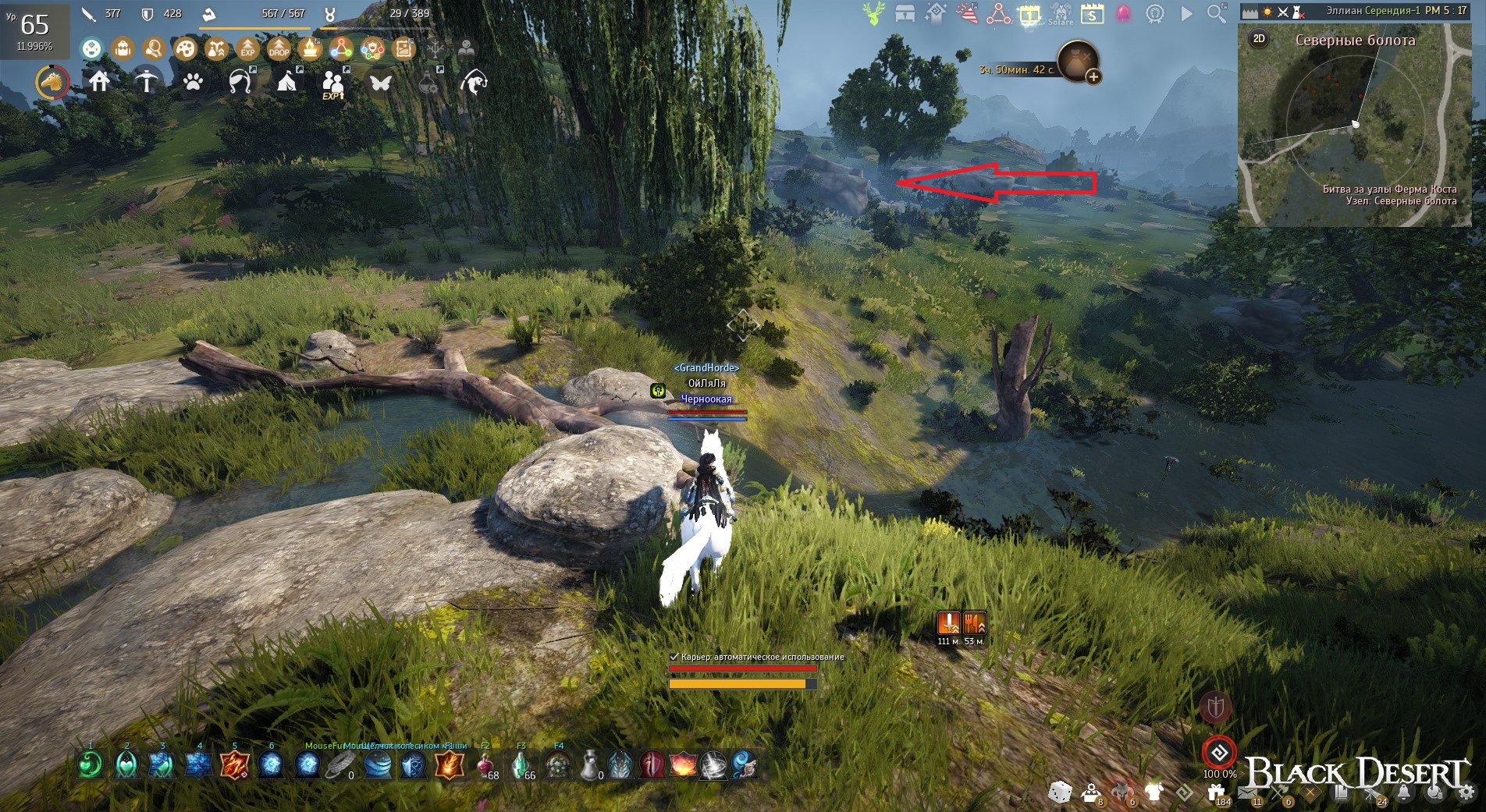Use the red potion slot with 68

coord(485,766)
